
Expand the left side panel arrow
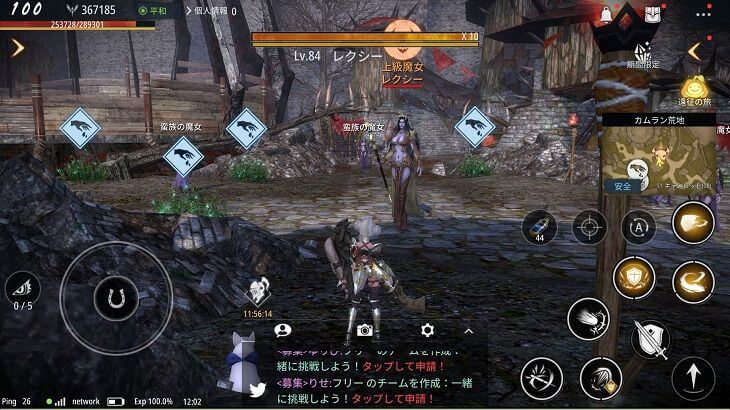point(17,47)
